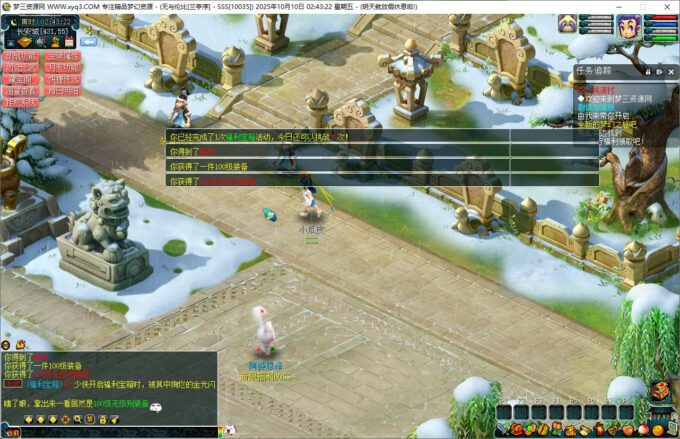Viewport: 680px width, 439px height.
Task: Lock the quest tracker panel
Action: click(x=648, y=71)
